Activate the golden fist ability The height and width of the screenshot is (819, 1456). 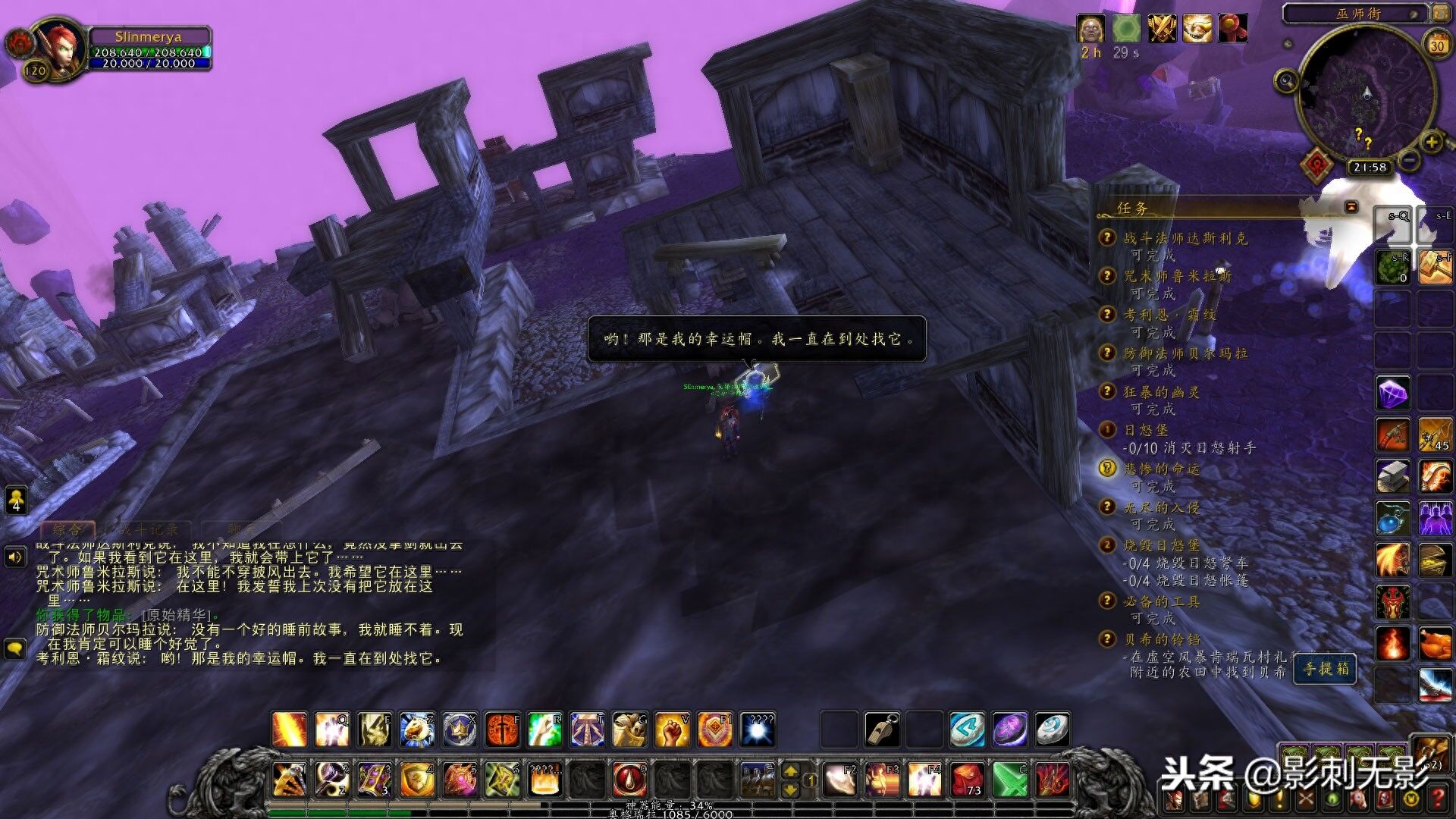point(671,730)
